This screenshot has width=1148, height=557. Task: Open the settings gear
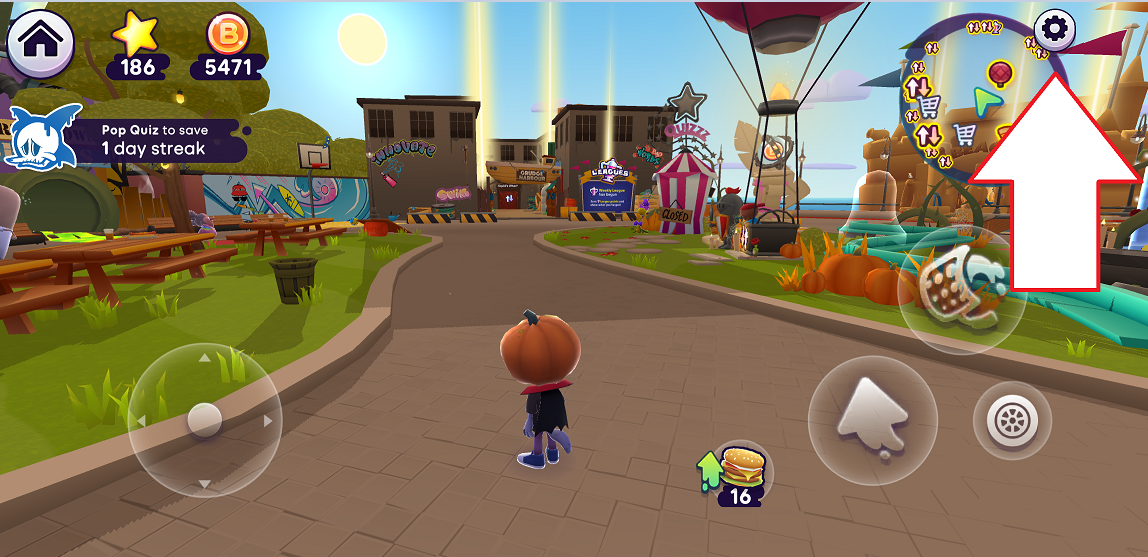(1053, 30)
